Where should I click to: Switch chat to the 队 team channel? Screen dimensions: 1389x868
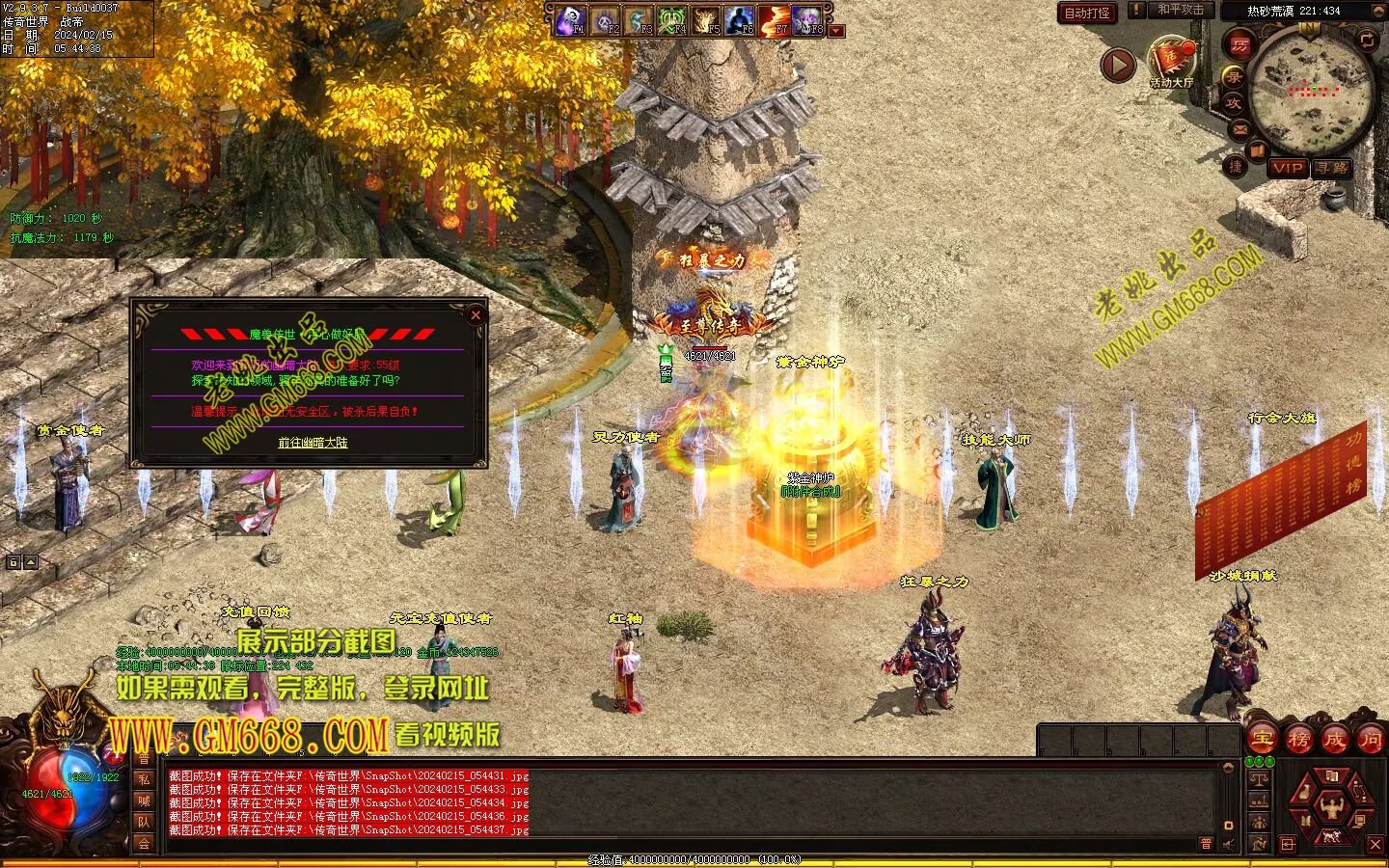click(x=144, y=822)
